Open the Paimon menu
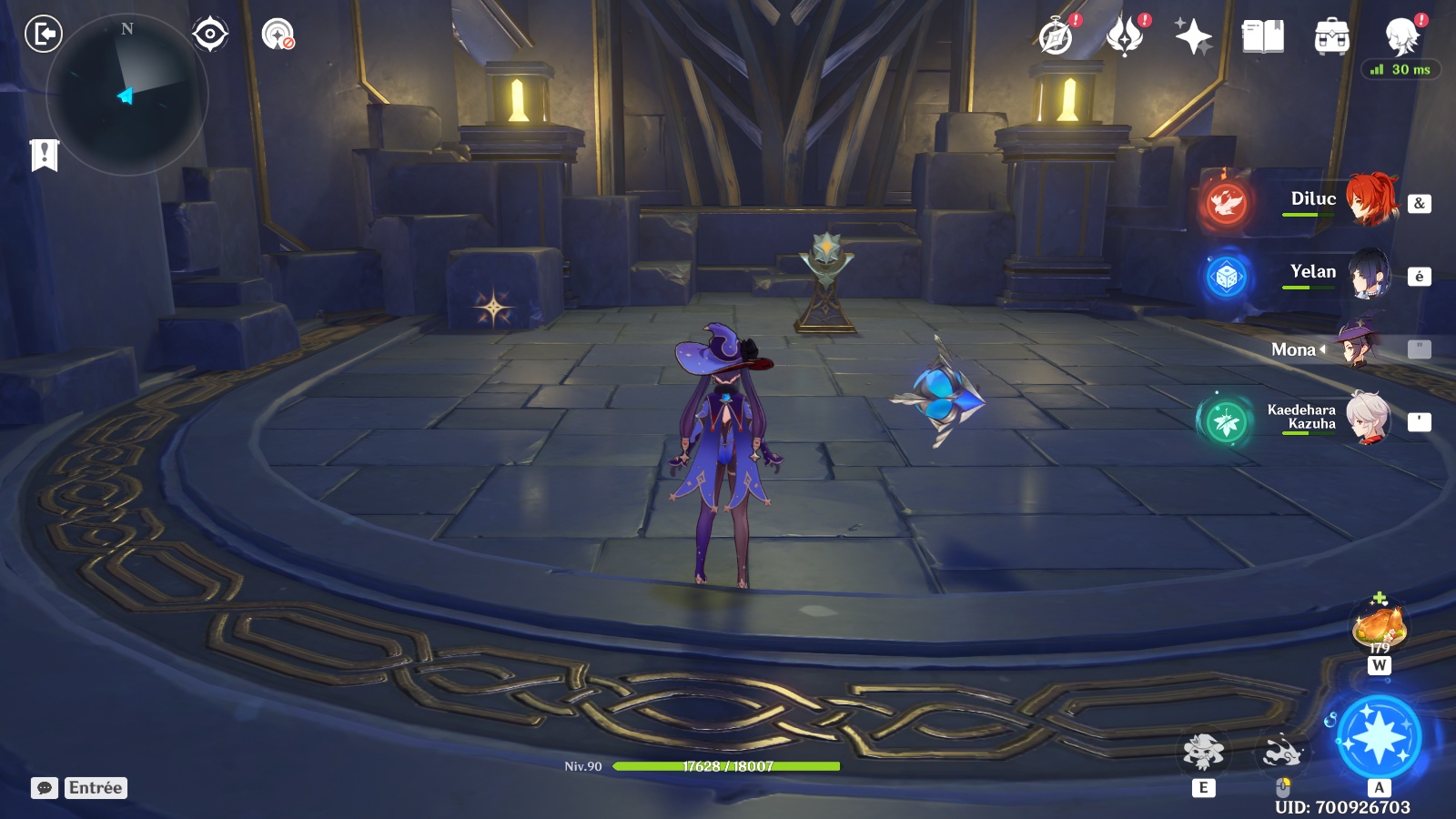Viewport: 1456px width, 819px height. [1401, 37]
